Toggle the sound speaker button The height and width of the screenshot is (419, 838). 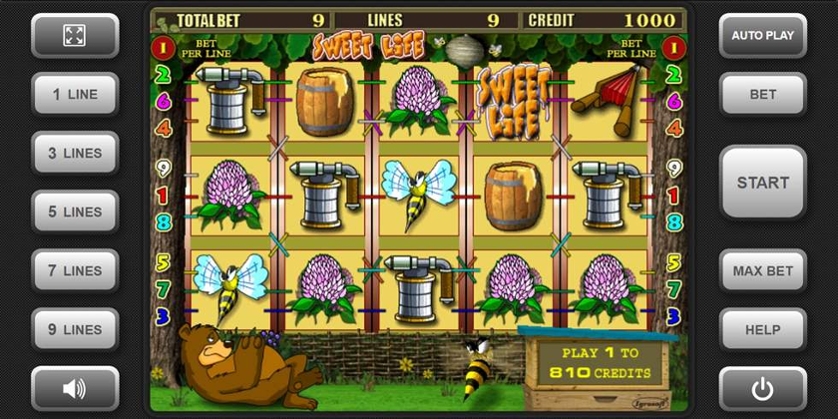click(x=75, y=388)
